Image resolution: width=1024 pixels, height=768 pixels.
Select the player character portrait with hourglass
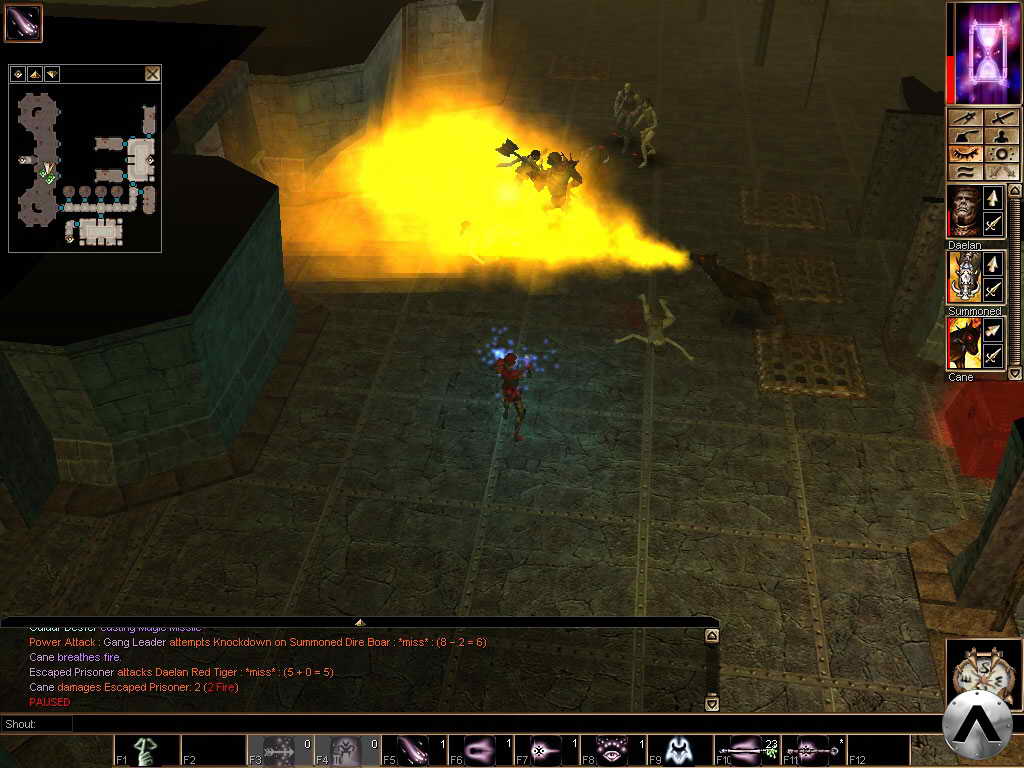pyautogui.click(x=983, y=53)
